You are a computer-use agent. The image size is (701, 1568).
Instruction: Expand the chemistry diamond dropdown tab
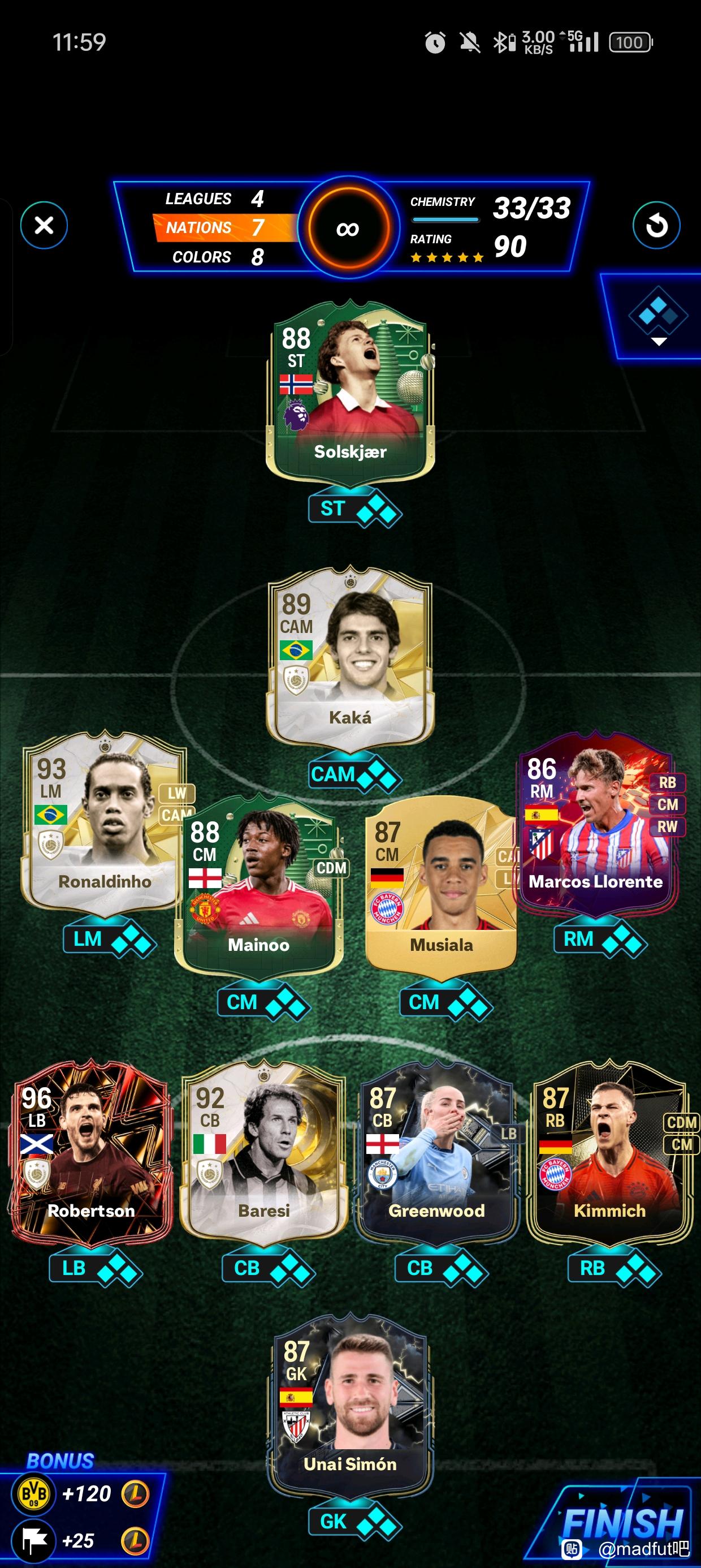(658, 318)
